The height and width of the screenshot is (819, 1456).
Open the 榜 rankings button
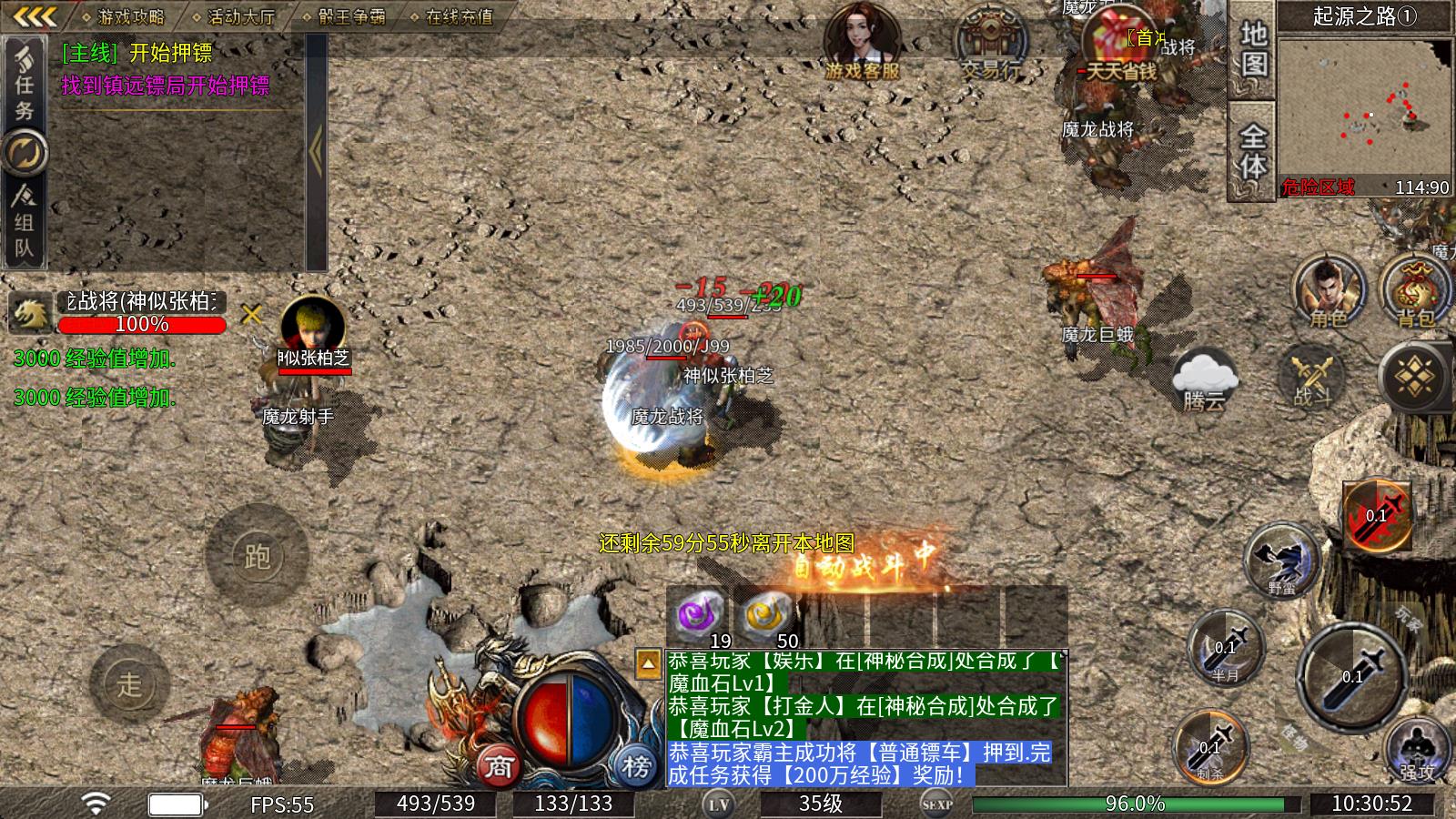(x=635, y=766)
